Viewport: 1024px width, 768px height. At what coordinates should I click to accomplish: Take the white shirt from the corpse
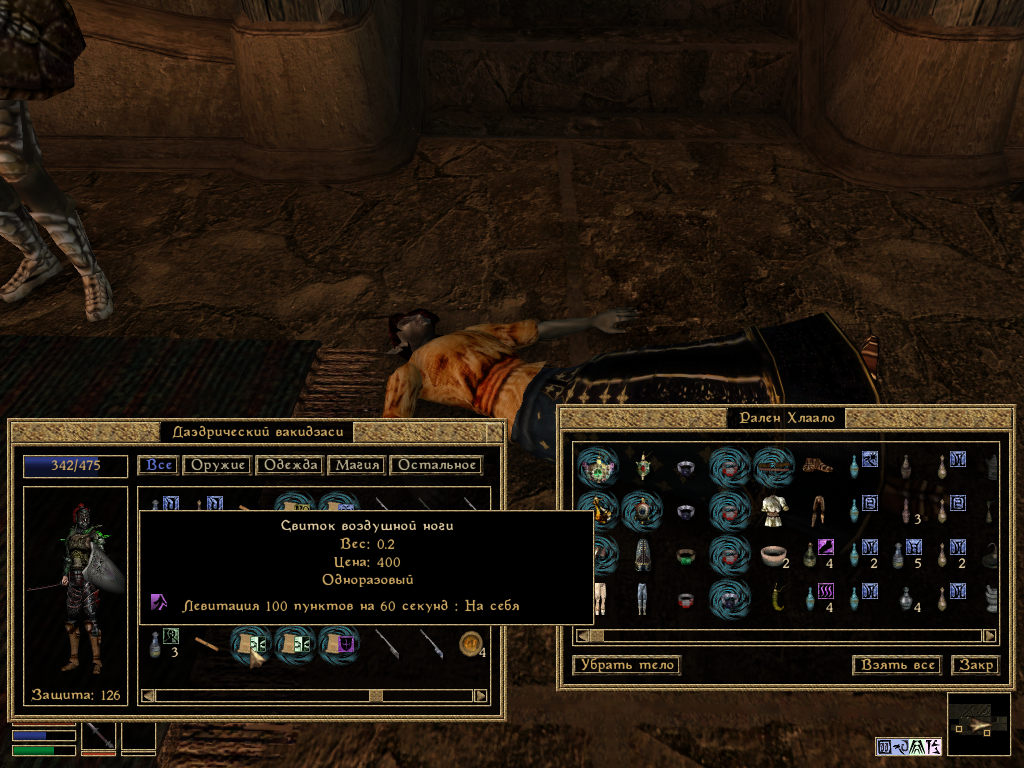pos(771,510)
